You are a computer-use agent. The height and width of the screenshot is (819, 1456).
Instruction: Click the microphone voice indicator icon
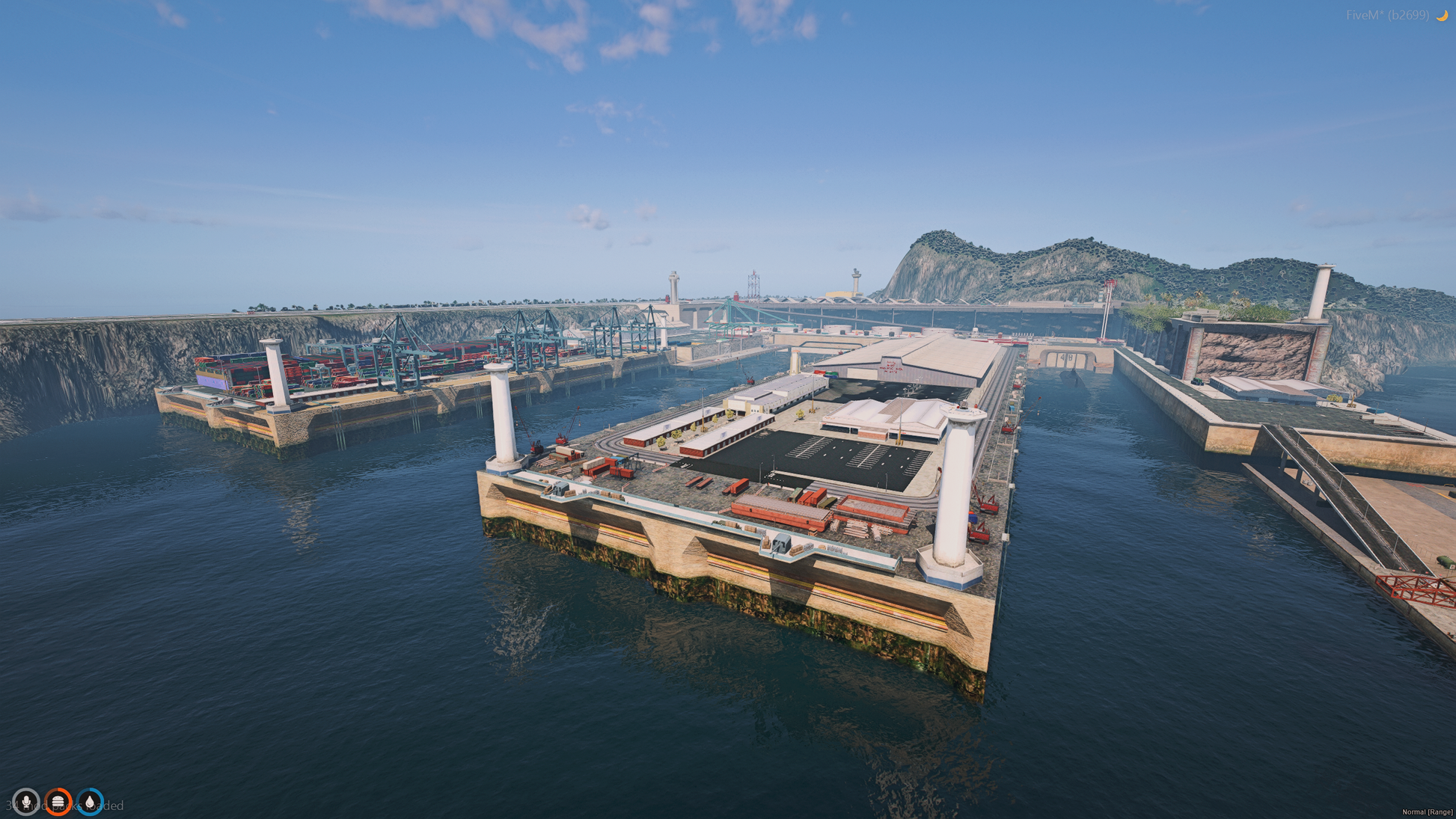coord(26,802)
